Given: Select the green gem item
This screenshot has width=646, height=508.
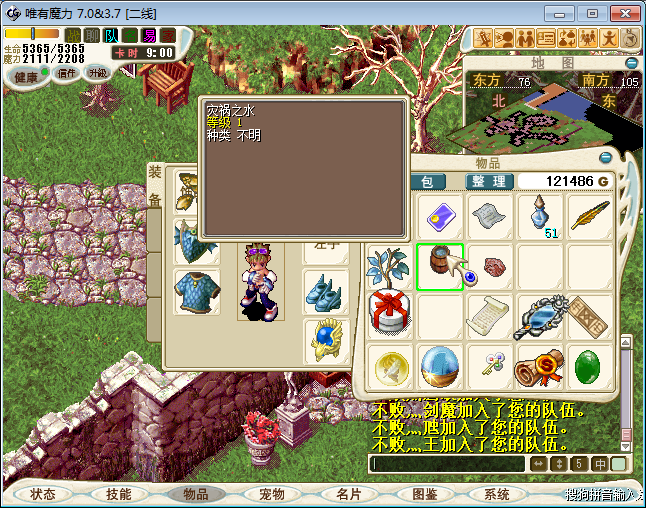Looking at the screenshot, I should 591,366.
